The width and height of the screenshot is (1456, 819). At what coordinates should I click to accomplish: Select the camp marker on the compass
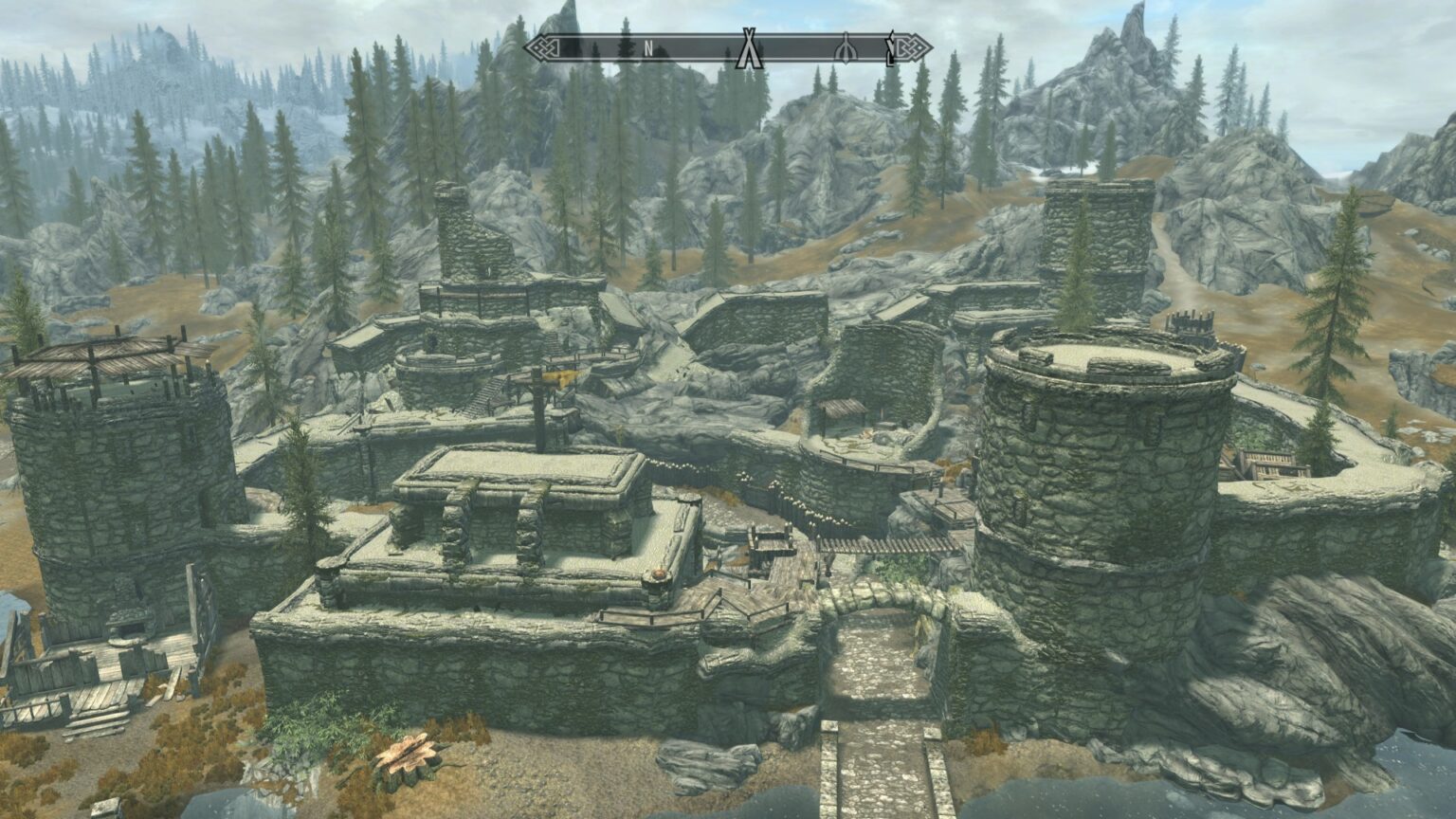point(748,45)
